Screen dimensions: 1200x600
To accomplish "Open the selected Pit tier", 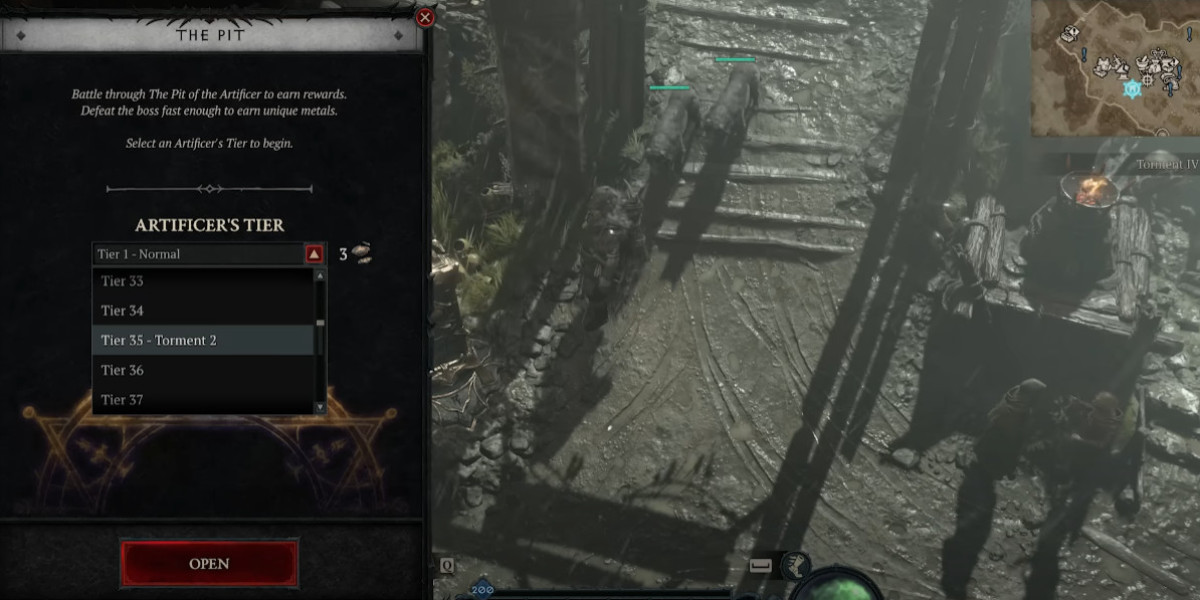I will click(209, 564).
